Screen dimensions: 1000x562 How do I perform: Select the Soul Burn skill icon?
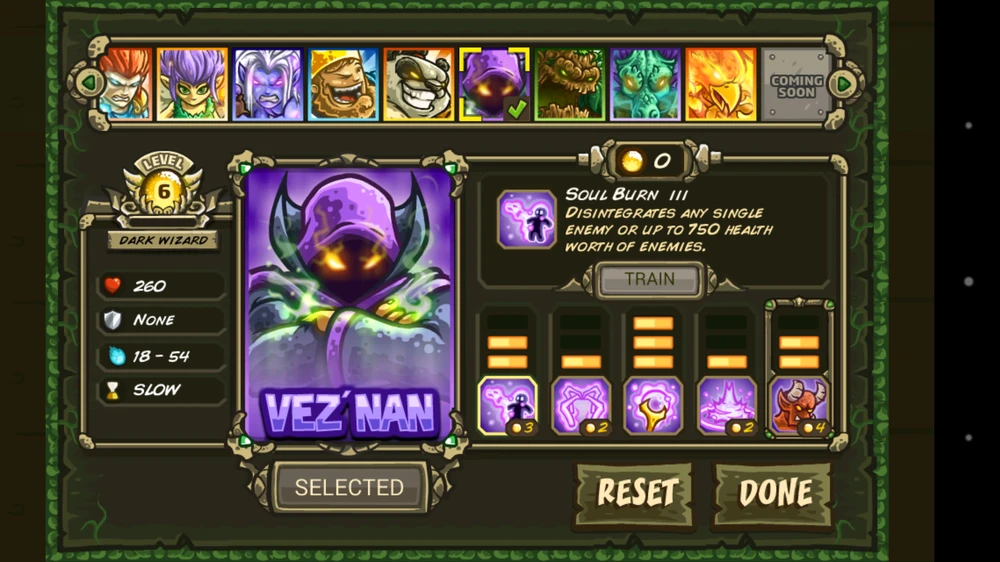[x=507, y=405]
